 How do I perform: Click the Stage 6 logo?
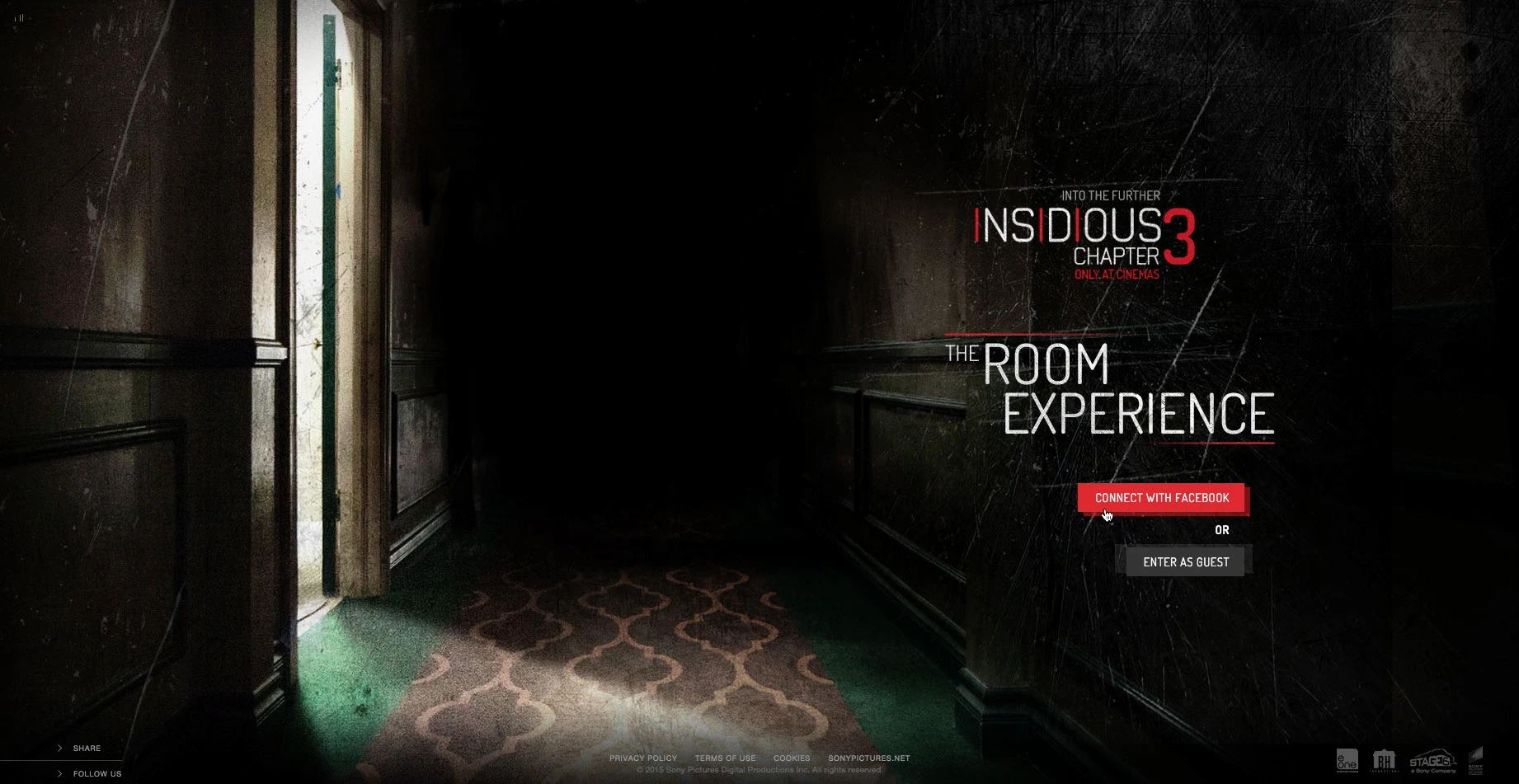pyautogui.click(x=1432, y=761)
